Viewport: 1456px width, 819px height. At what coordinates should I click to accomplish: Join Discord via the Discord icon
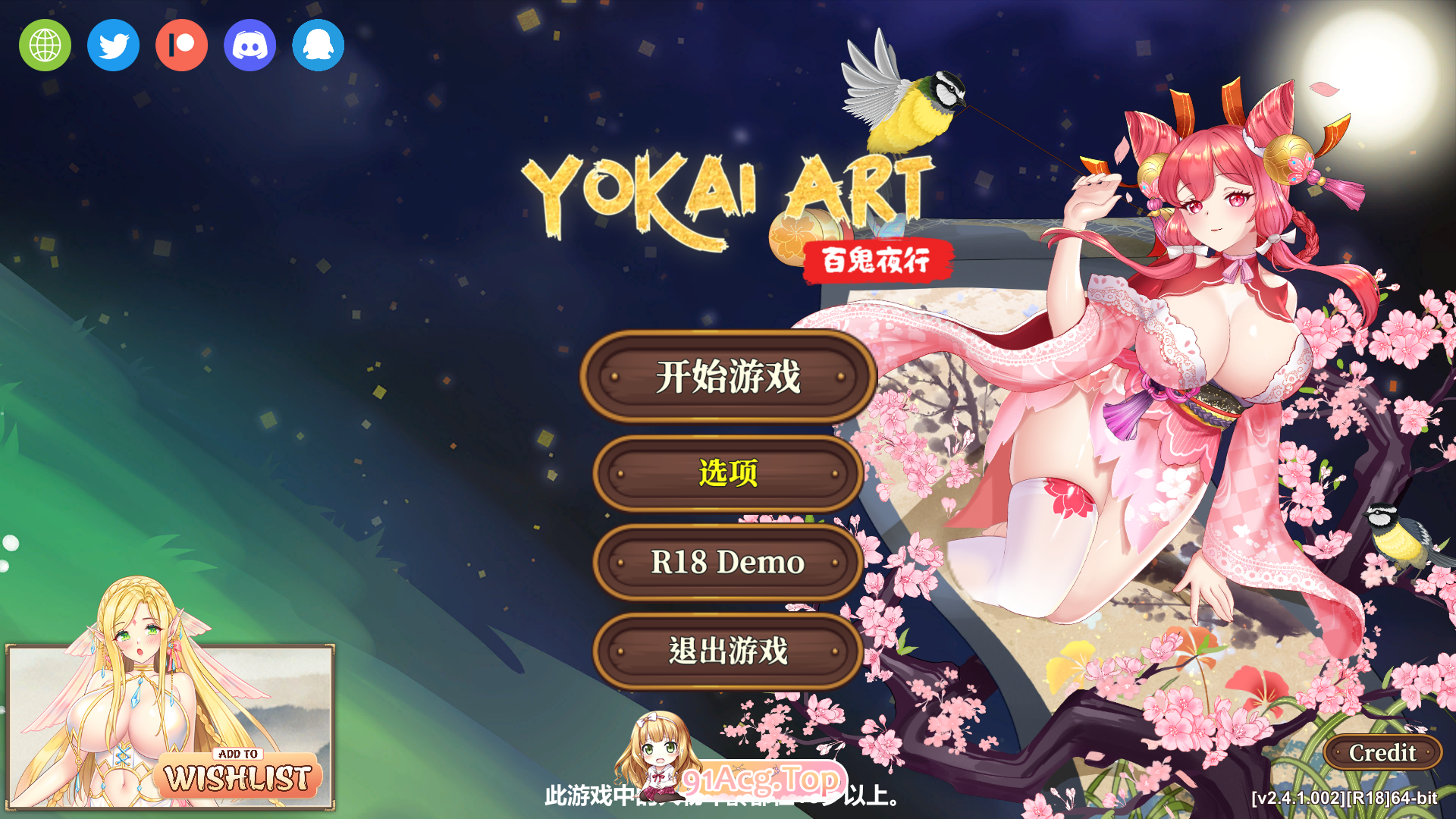point(249,45)
